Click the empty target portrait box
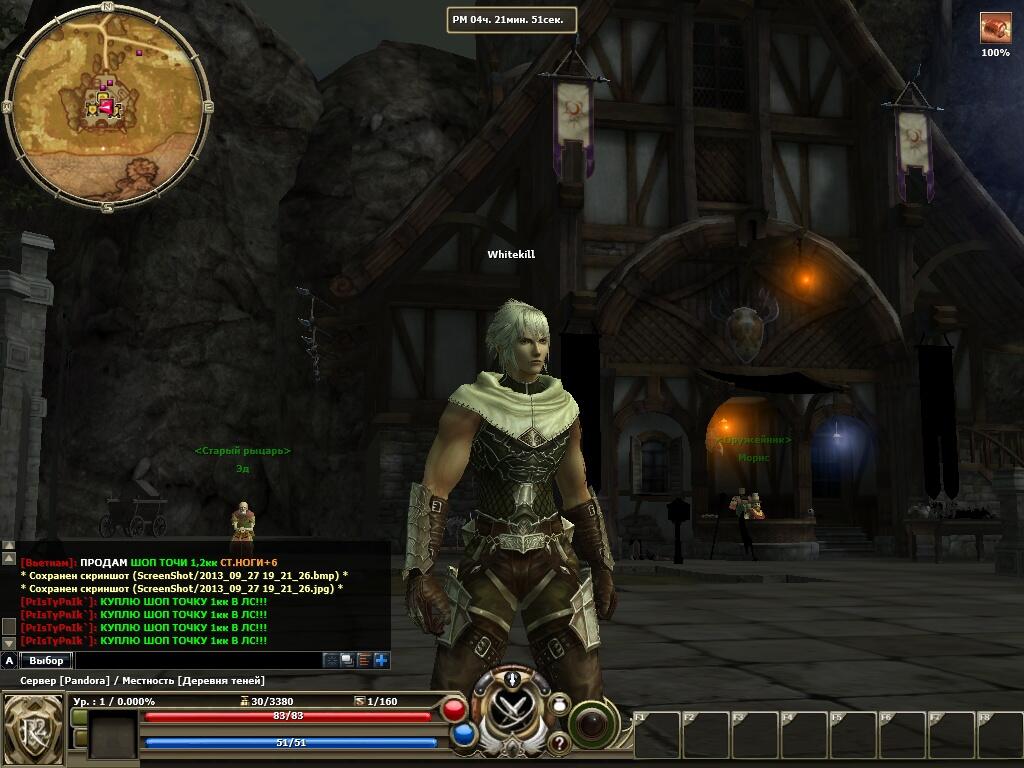 point(112,735)
